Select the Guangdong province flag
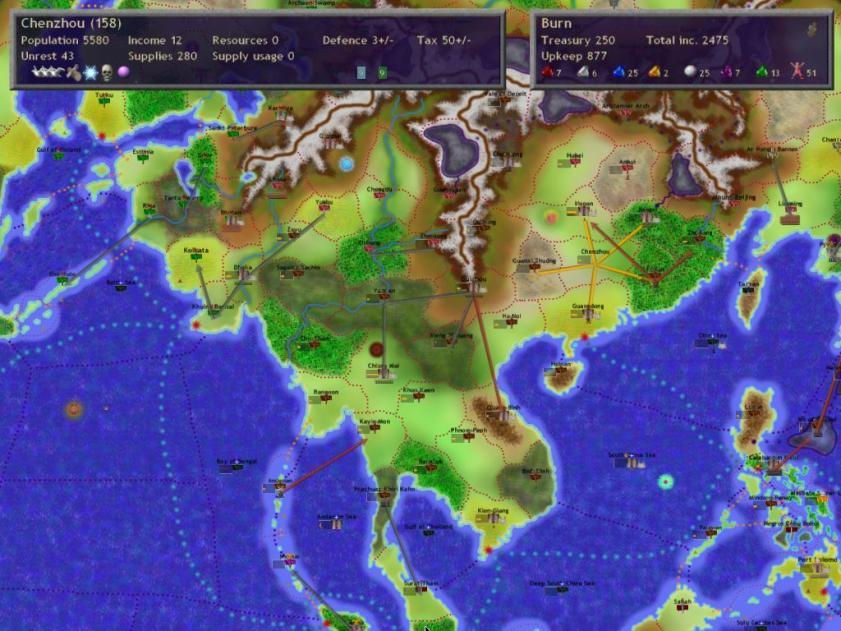This screenshot has height=631, width=841. [x=587, y=312]
